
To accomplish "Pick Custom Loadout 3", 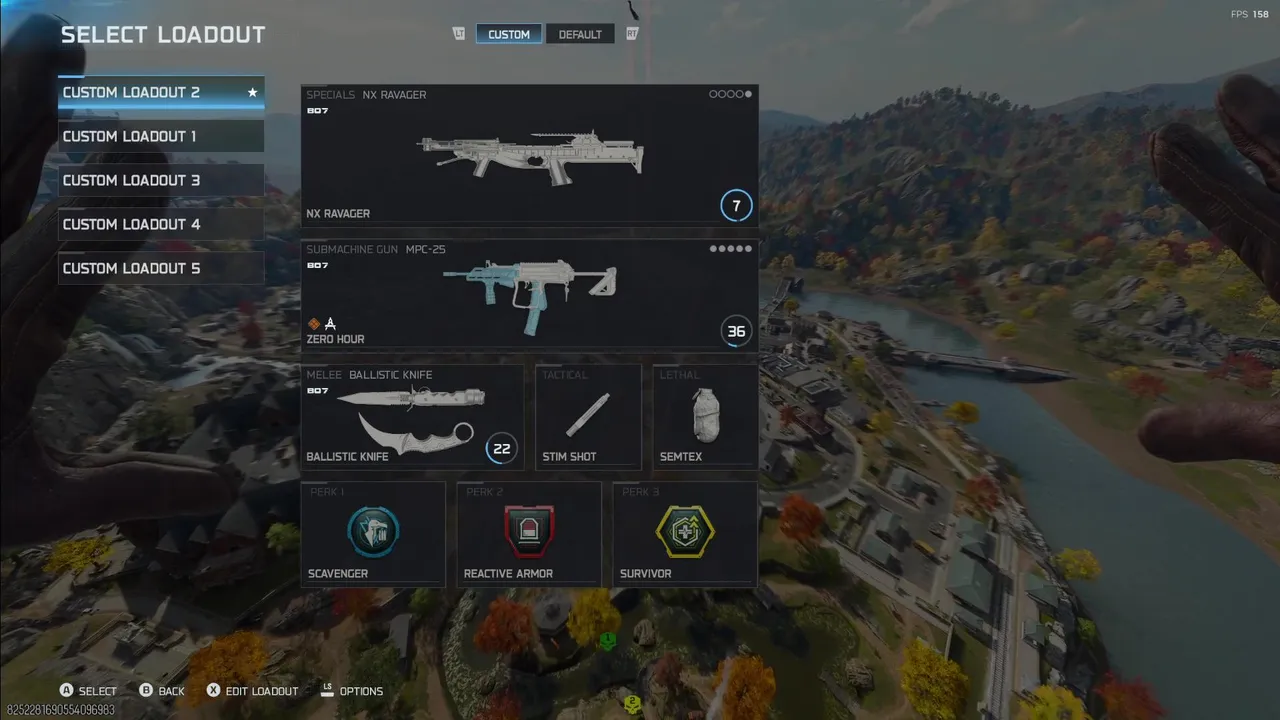I will (x=160, y=180).
